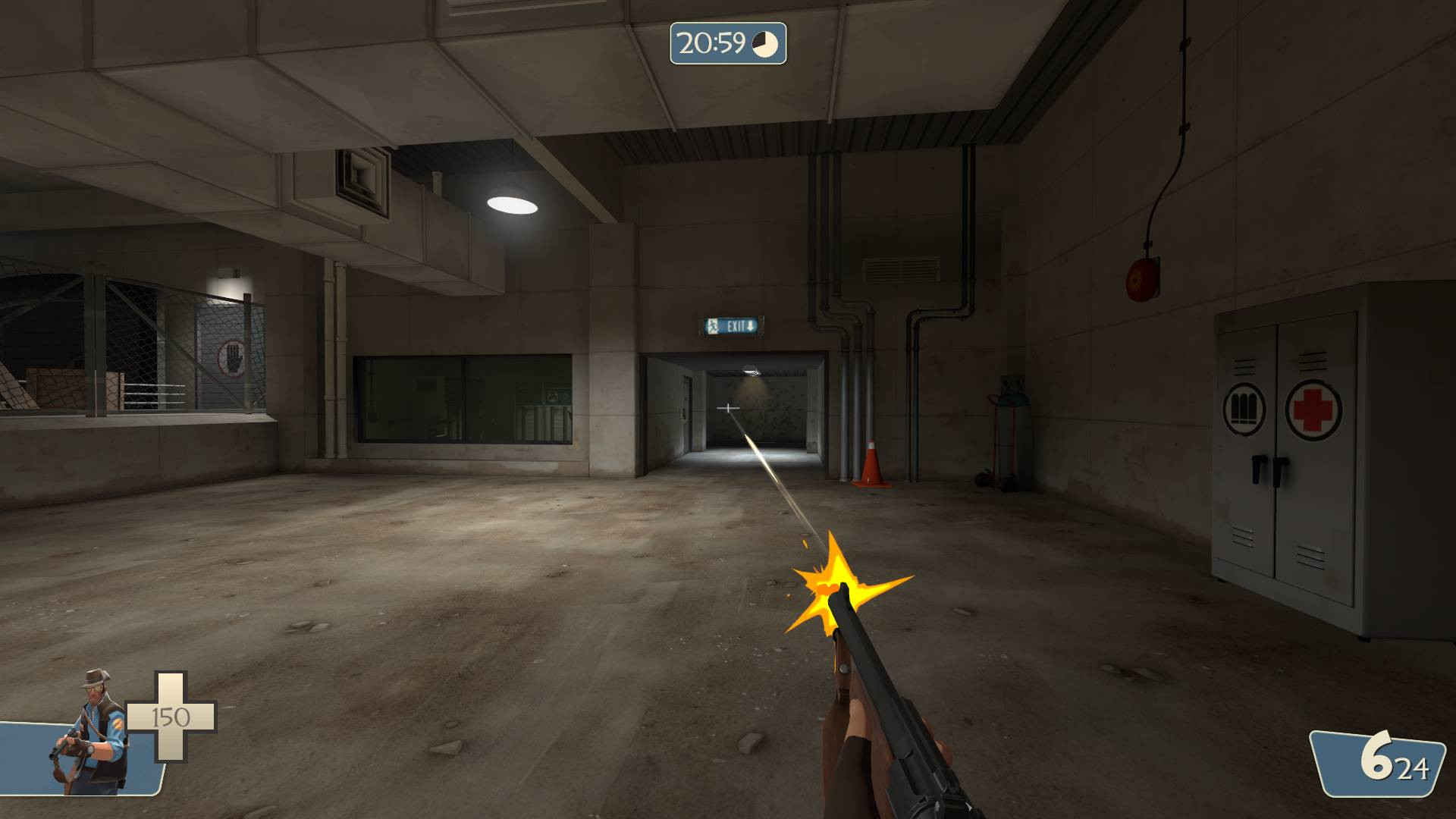
Task: Click the red medic cross locker icon
Action: [x=1314, y=407]
